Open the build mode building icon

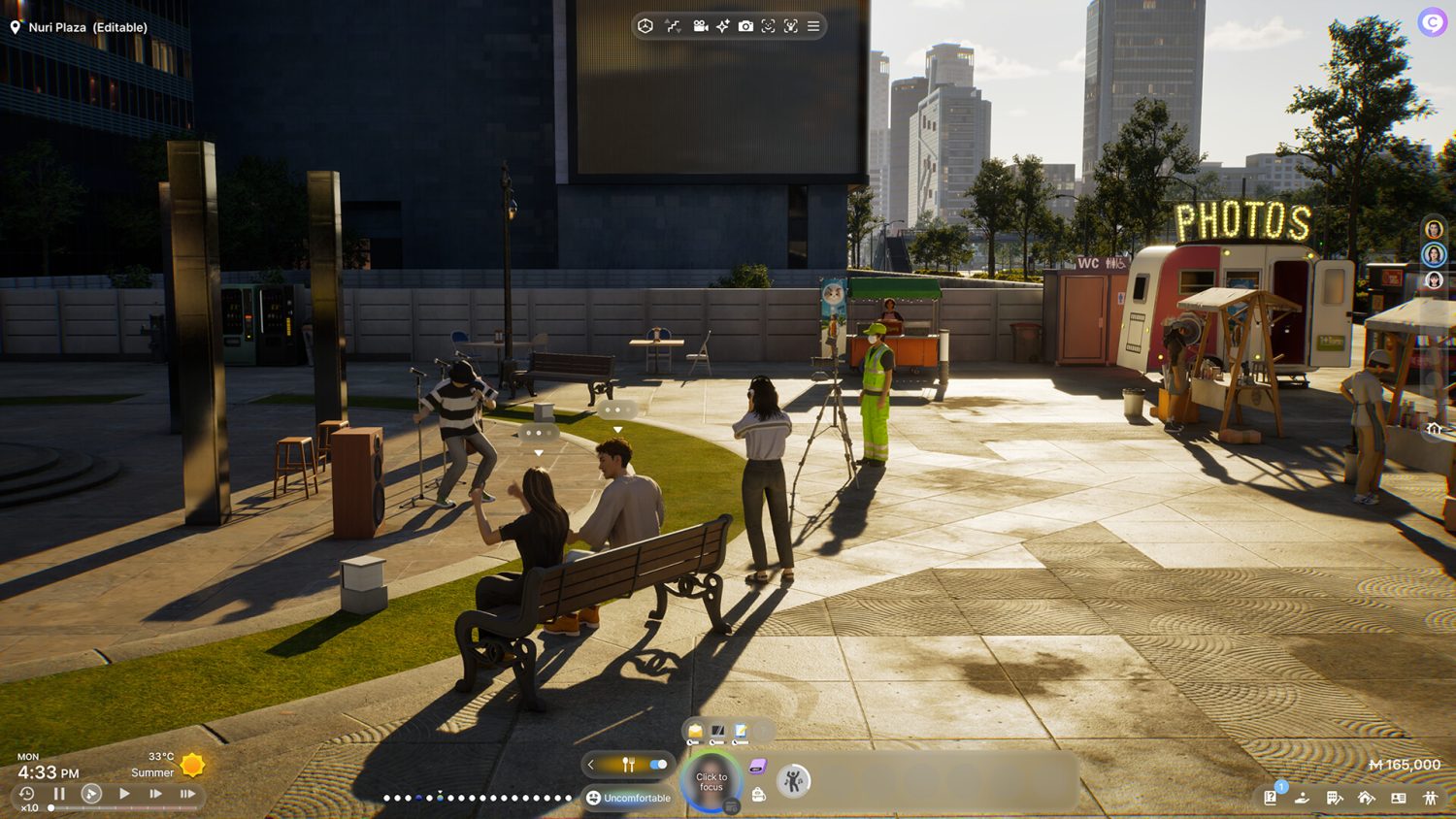coord(1334,797)
